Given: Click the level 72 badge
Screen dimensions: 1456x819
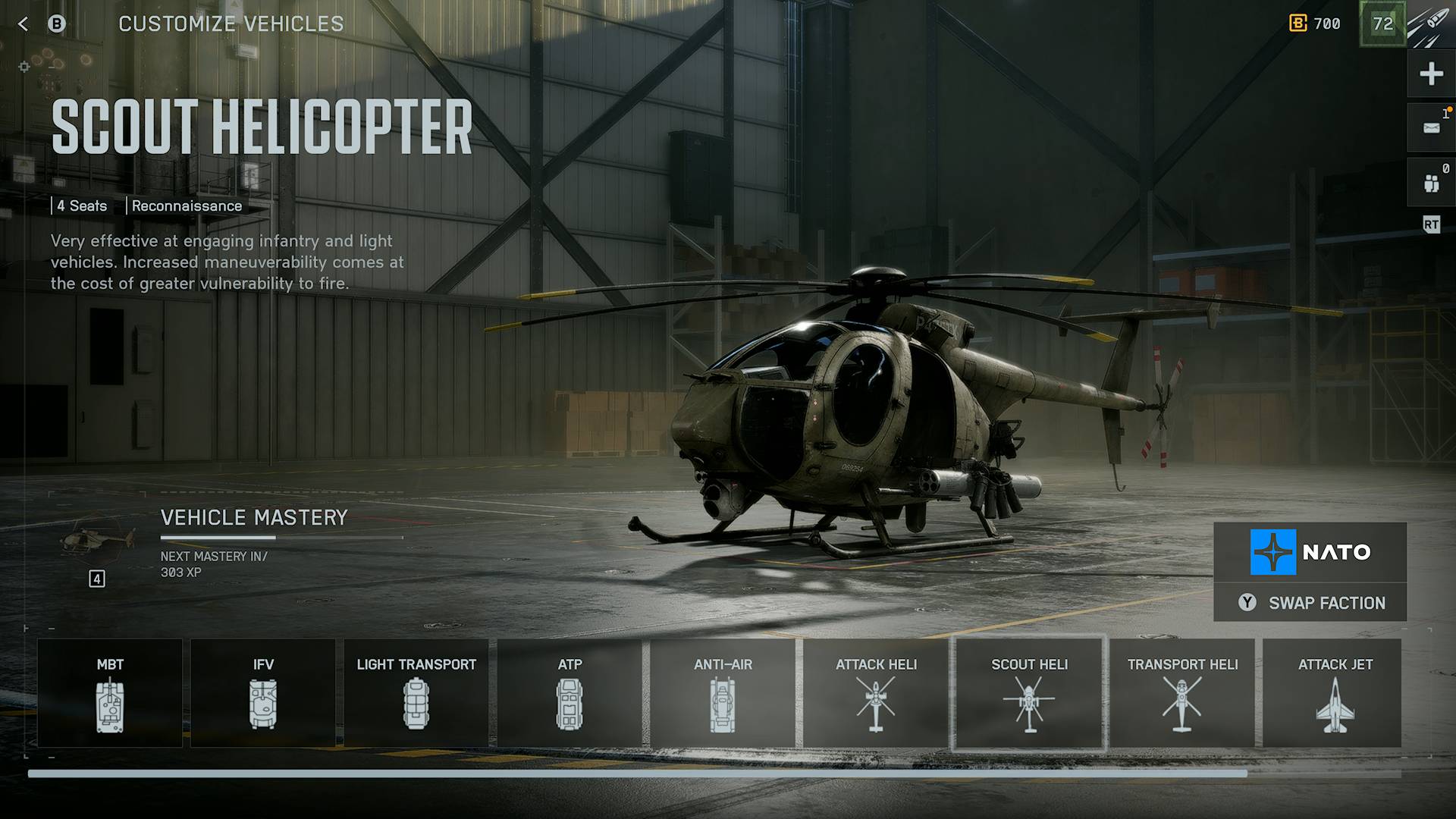Looking at the screenshot, I should (1383, 24).
